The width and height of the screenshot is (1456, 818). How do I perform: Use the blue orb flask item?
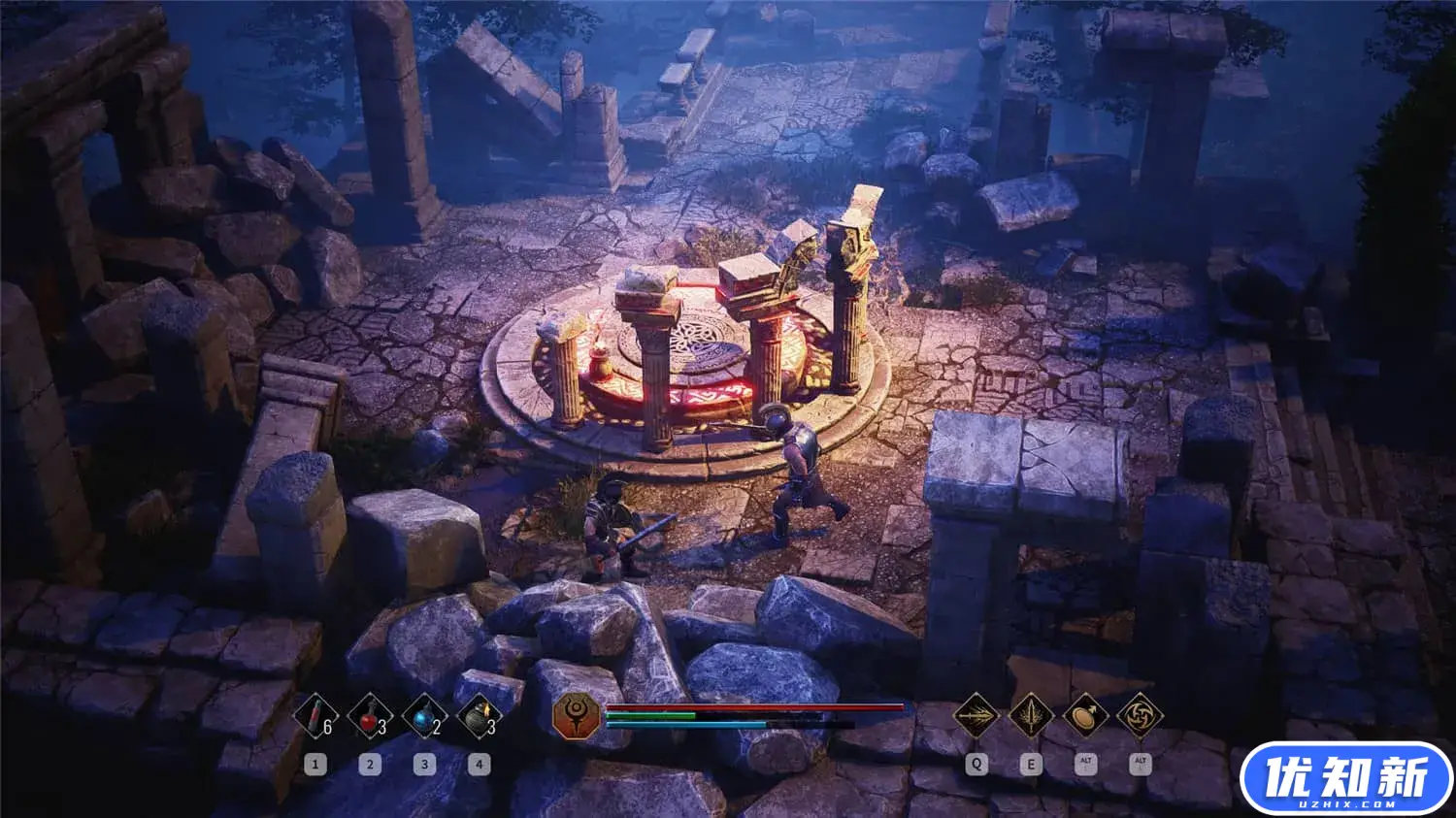coord(424,719)
